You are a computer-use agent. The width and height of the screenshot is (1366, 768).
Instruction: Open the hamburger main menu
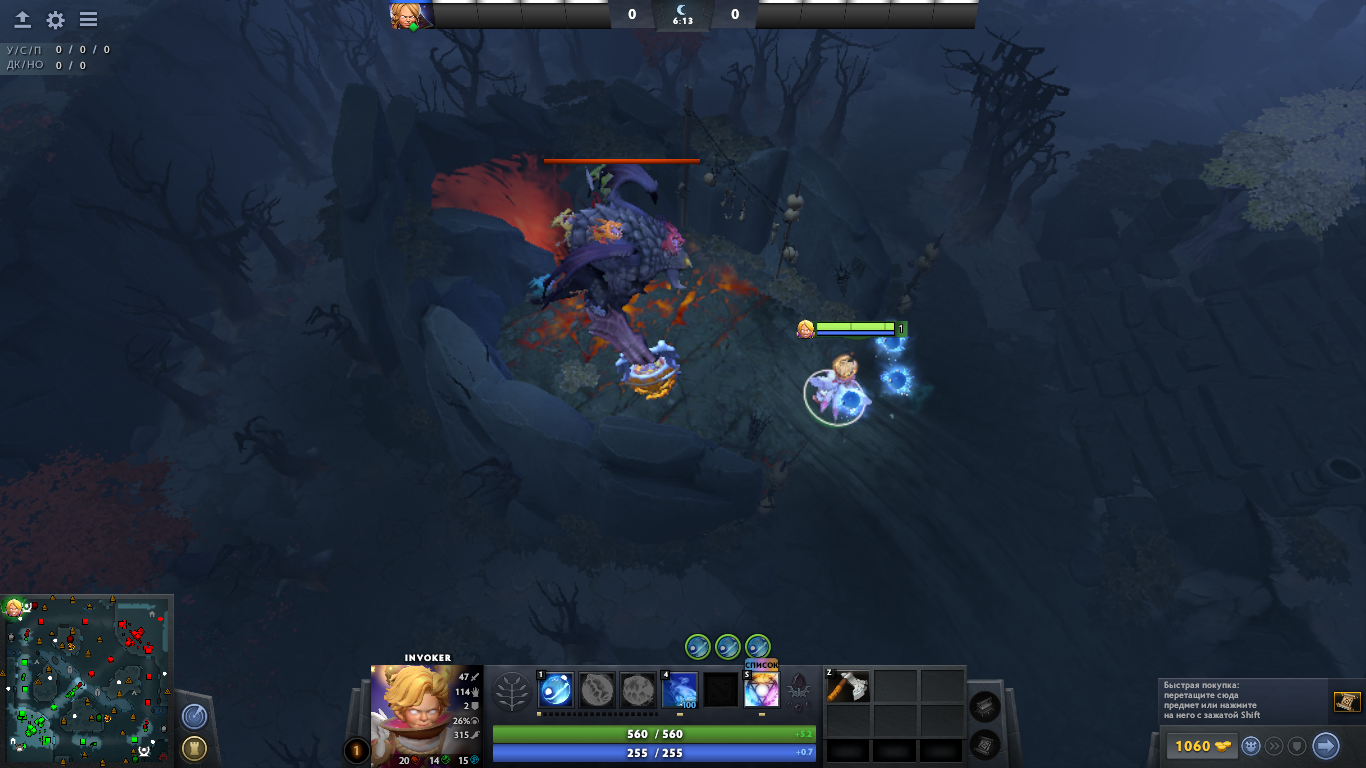click(x=88, y=20)
